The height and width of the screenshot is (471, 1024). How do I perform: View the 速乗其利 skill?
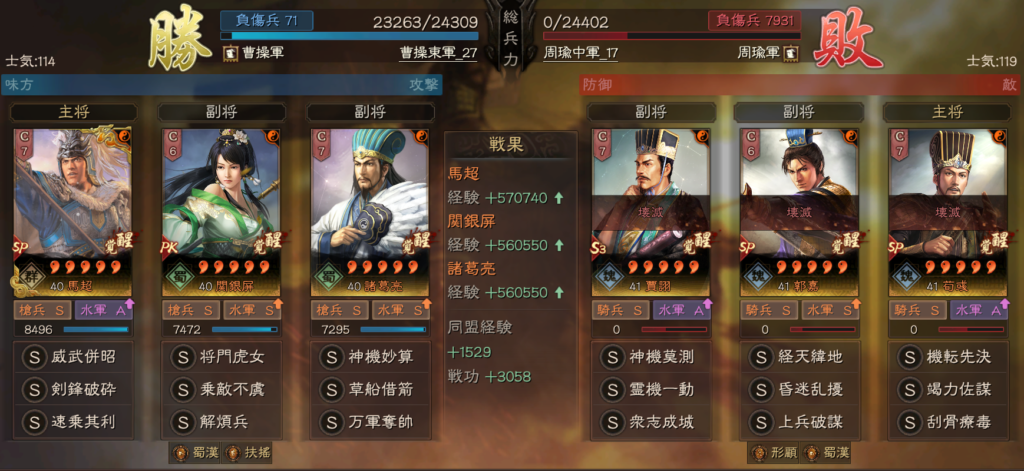click(74, 421)
